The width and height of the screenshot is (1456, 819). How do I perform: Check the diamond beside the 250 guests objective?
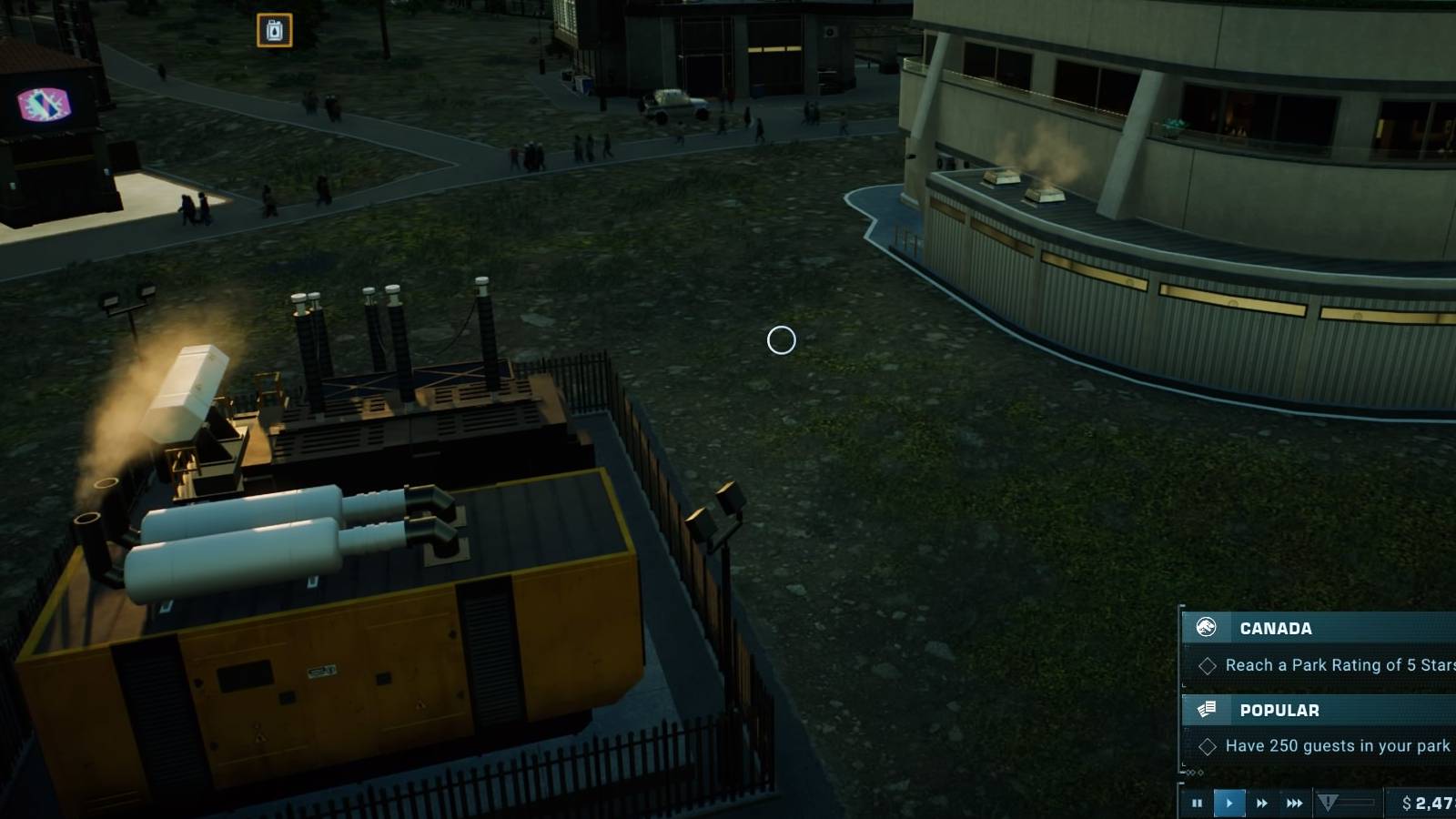[1209, 745]
